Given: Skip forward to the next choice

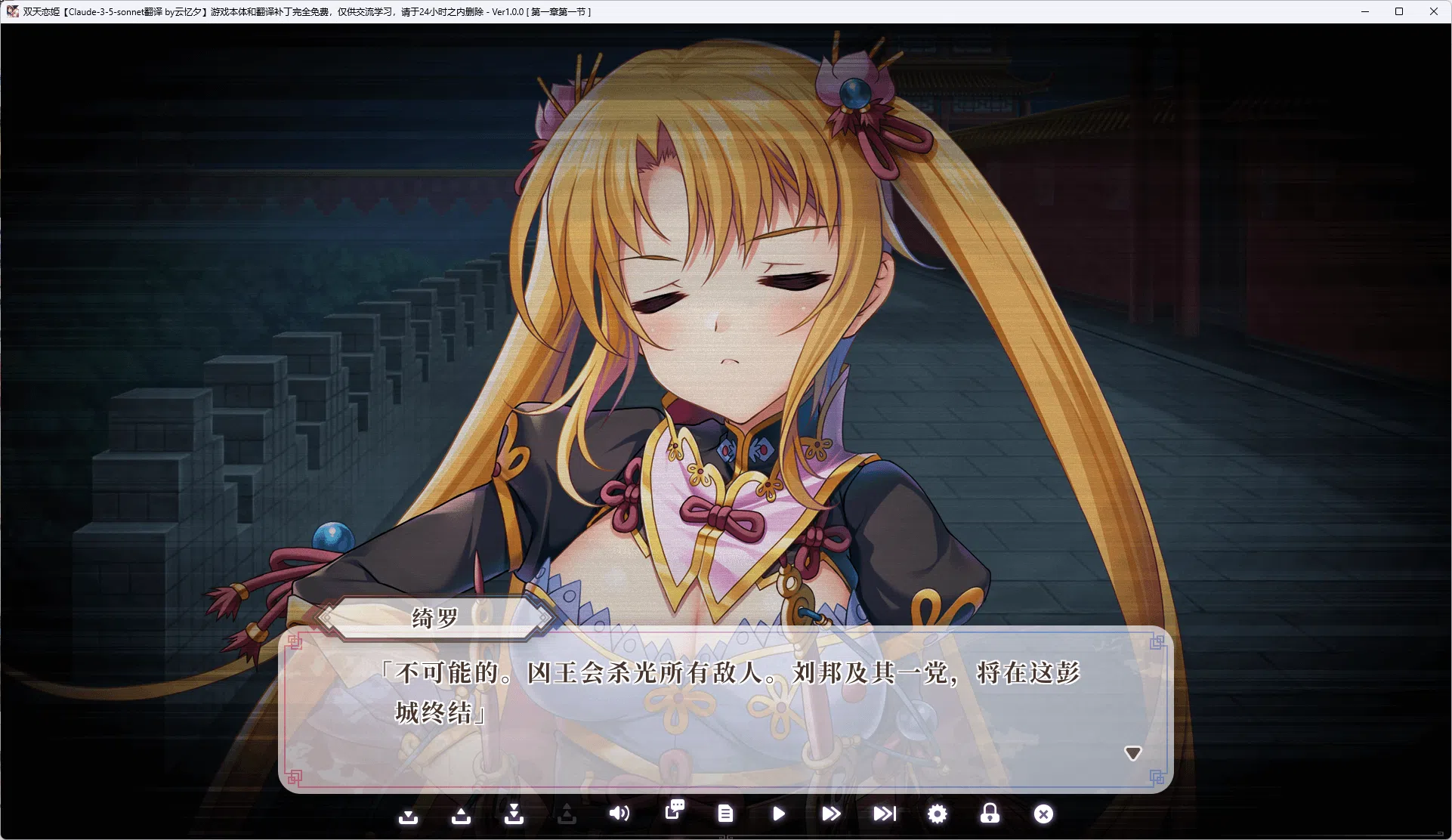Looking at the screenshot, I should click(885, 814).
